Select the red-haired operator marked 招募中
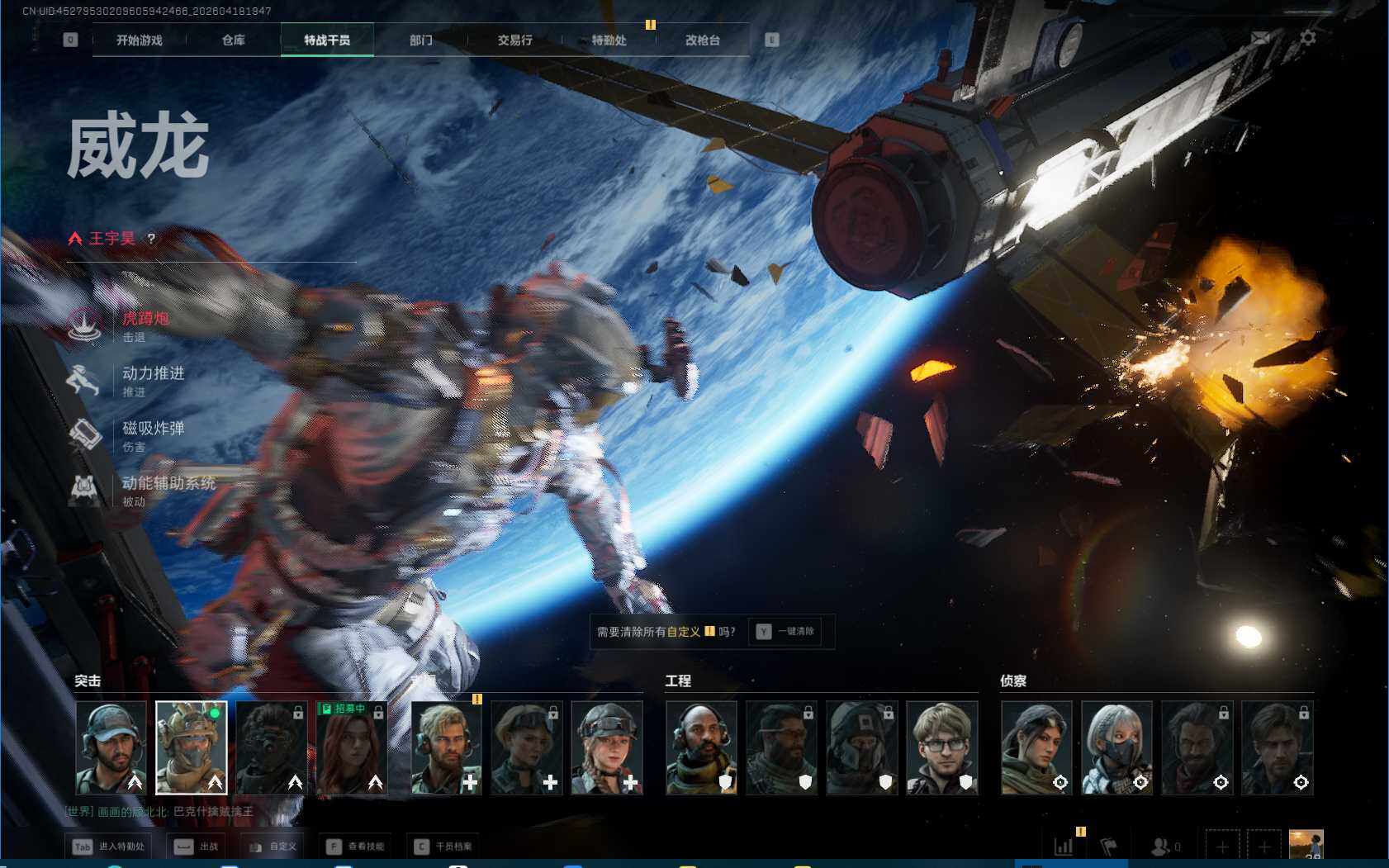 pyautogui.click(x=351, y=748)
